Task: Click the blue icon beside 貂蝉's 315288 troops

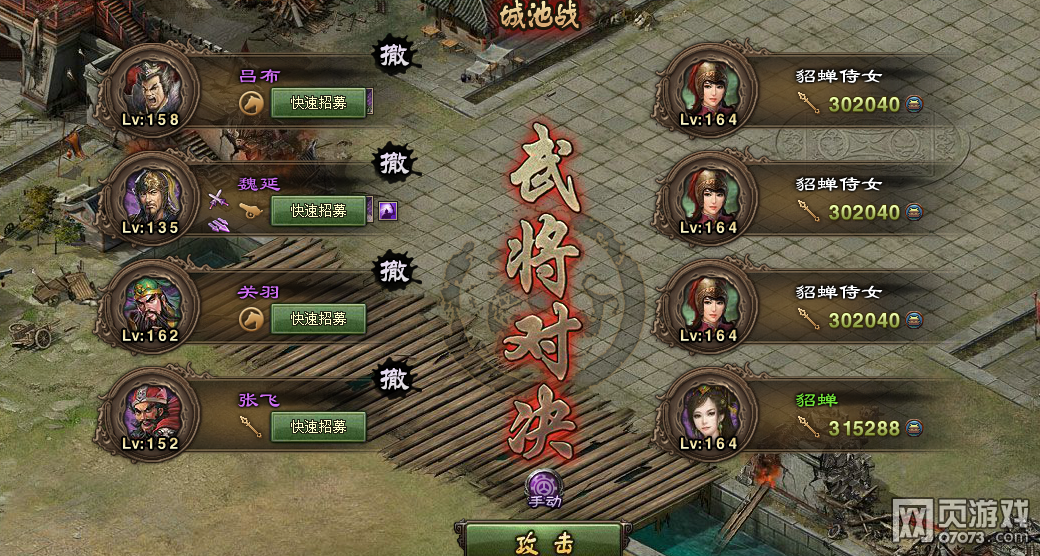Action: pyautogui.click(x=914, y=428)
